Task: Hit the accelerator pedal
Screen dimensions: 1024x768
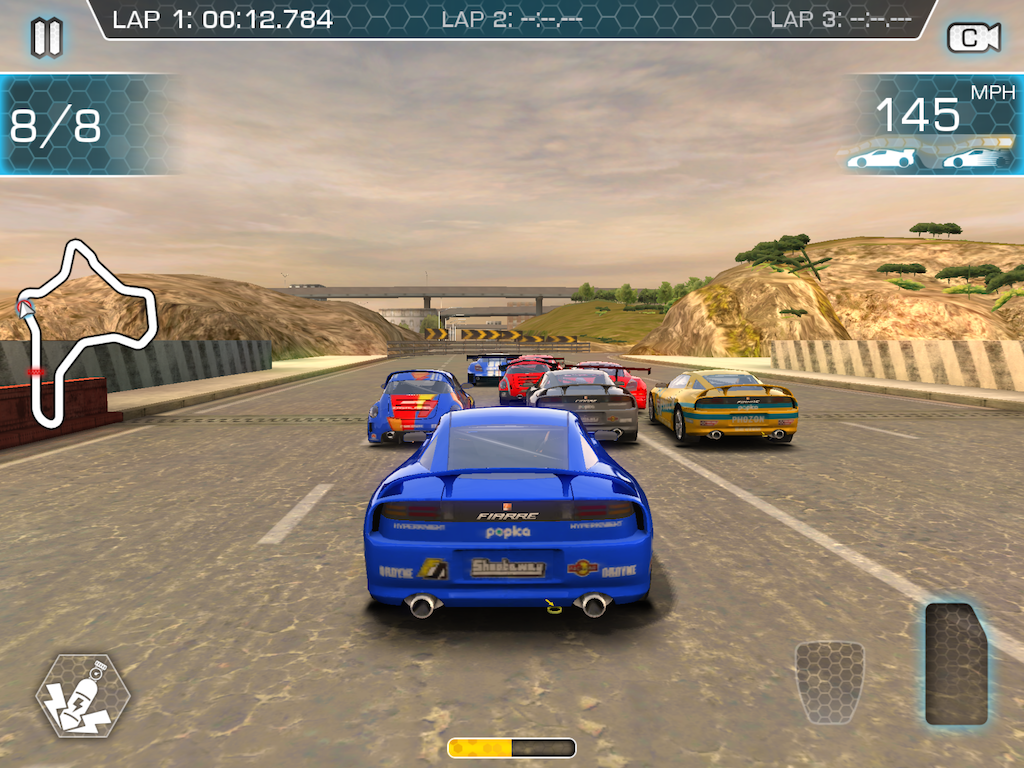Action: pyautogui.click(x=956, y=663)
